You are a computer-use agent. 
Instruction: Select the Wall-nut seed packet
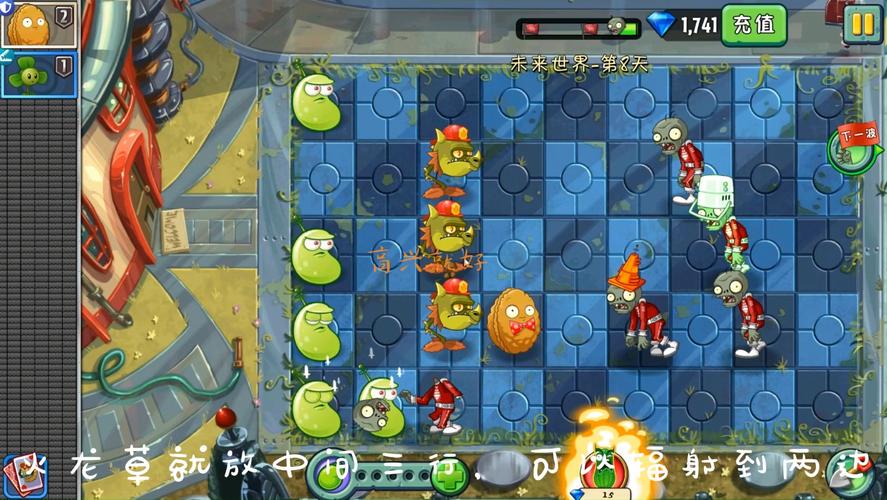click(38, 25)
